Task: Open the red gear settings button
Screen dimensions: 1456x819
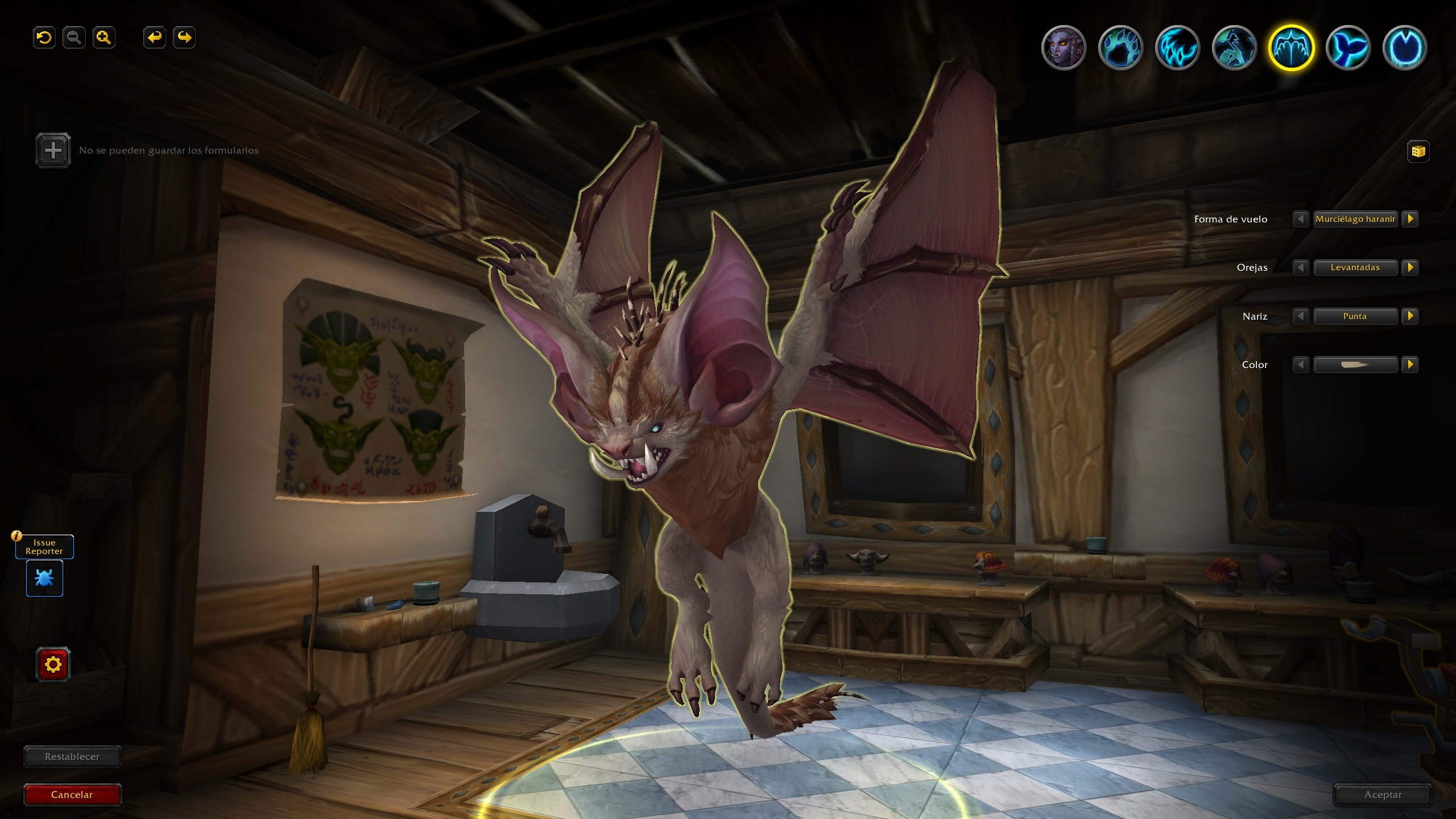Action: [53, 664]
